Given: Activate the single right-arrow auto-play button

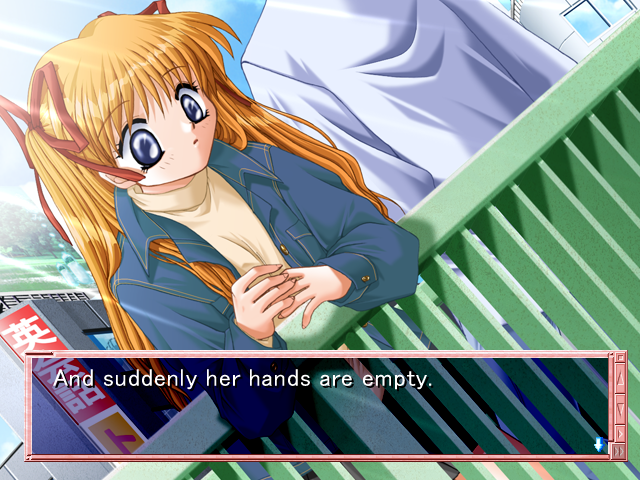Looking at the screenshot, I should [620, 434].
